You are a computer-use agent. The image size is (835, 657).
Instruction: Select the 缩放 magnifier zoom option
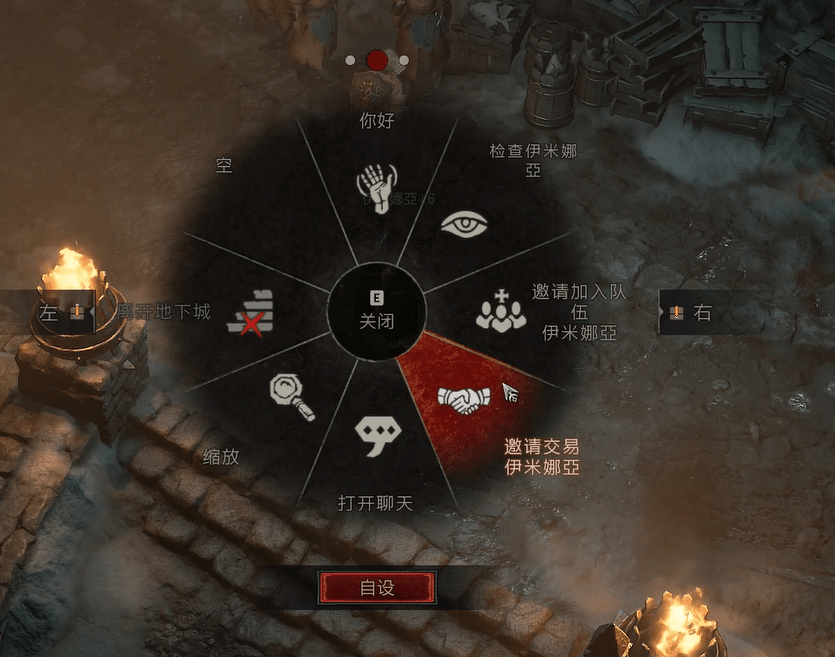291,397
